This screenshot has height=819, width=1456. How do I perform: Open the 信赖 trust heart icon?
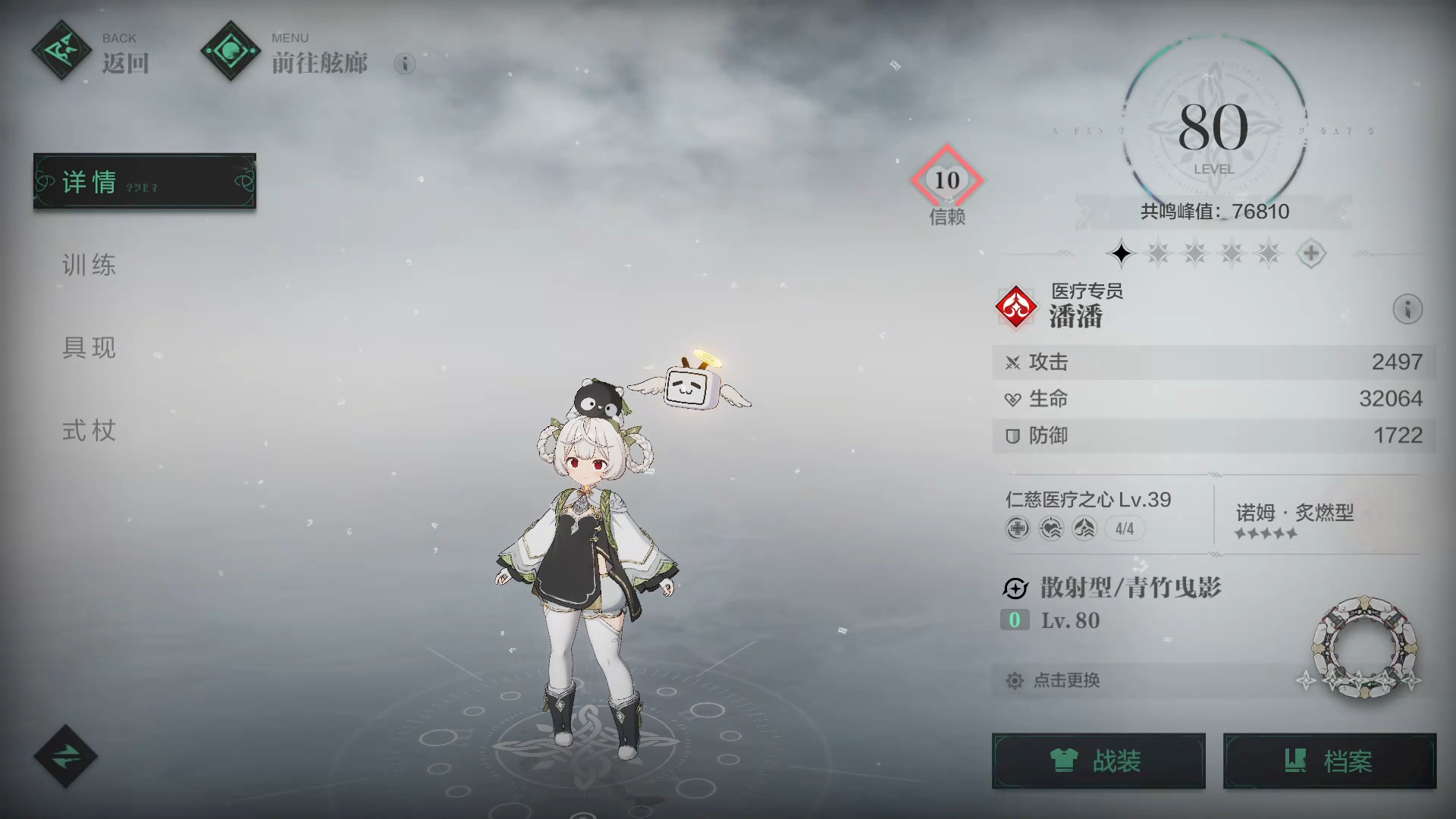click(946, 180)
